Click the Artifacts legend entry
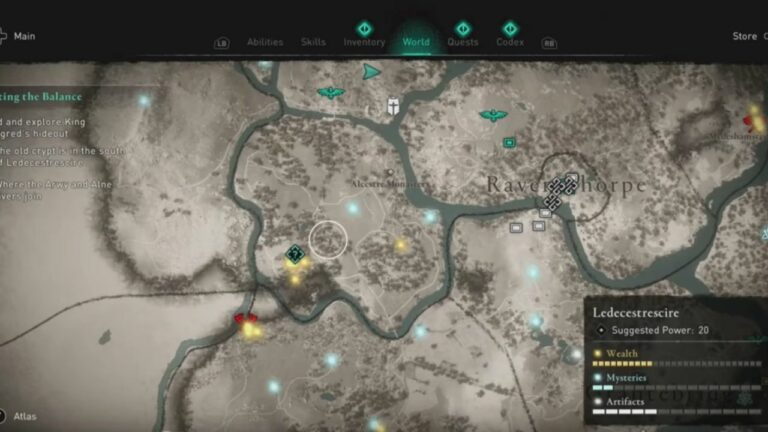768x432 pixels. (626, 403)
